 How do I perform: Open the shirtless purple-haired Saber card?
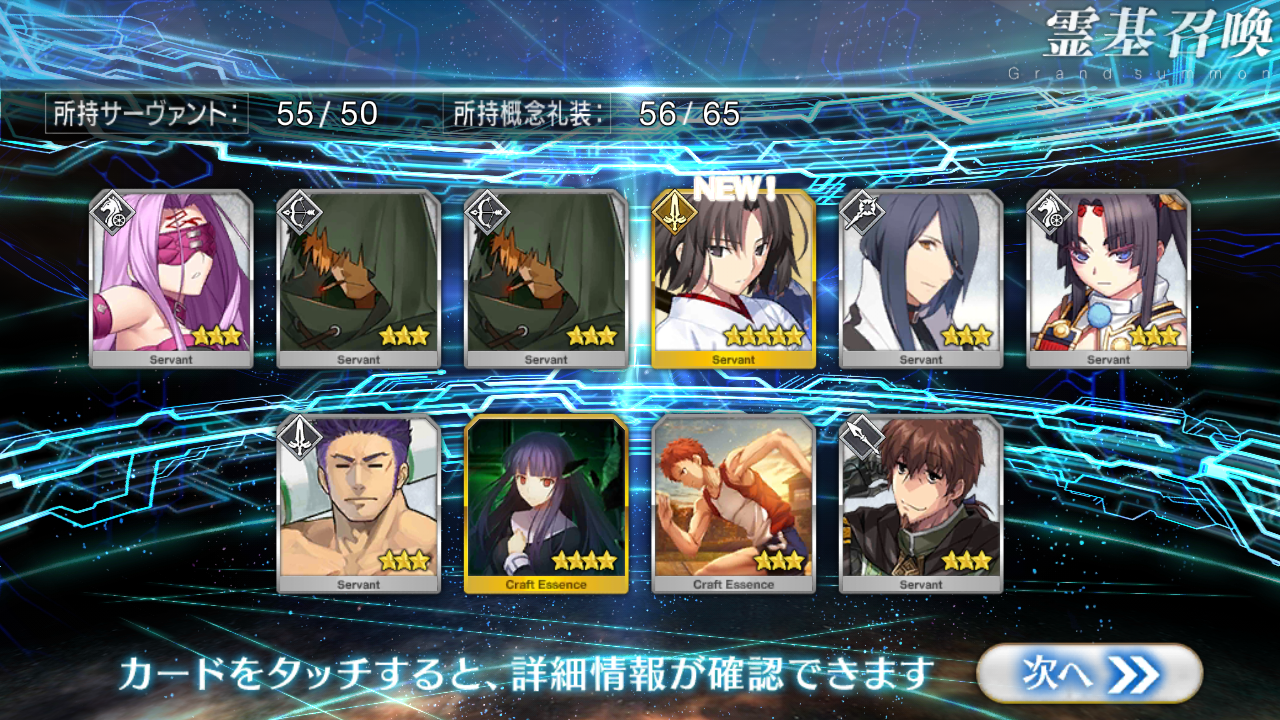coord(358,503)
